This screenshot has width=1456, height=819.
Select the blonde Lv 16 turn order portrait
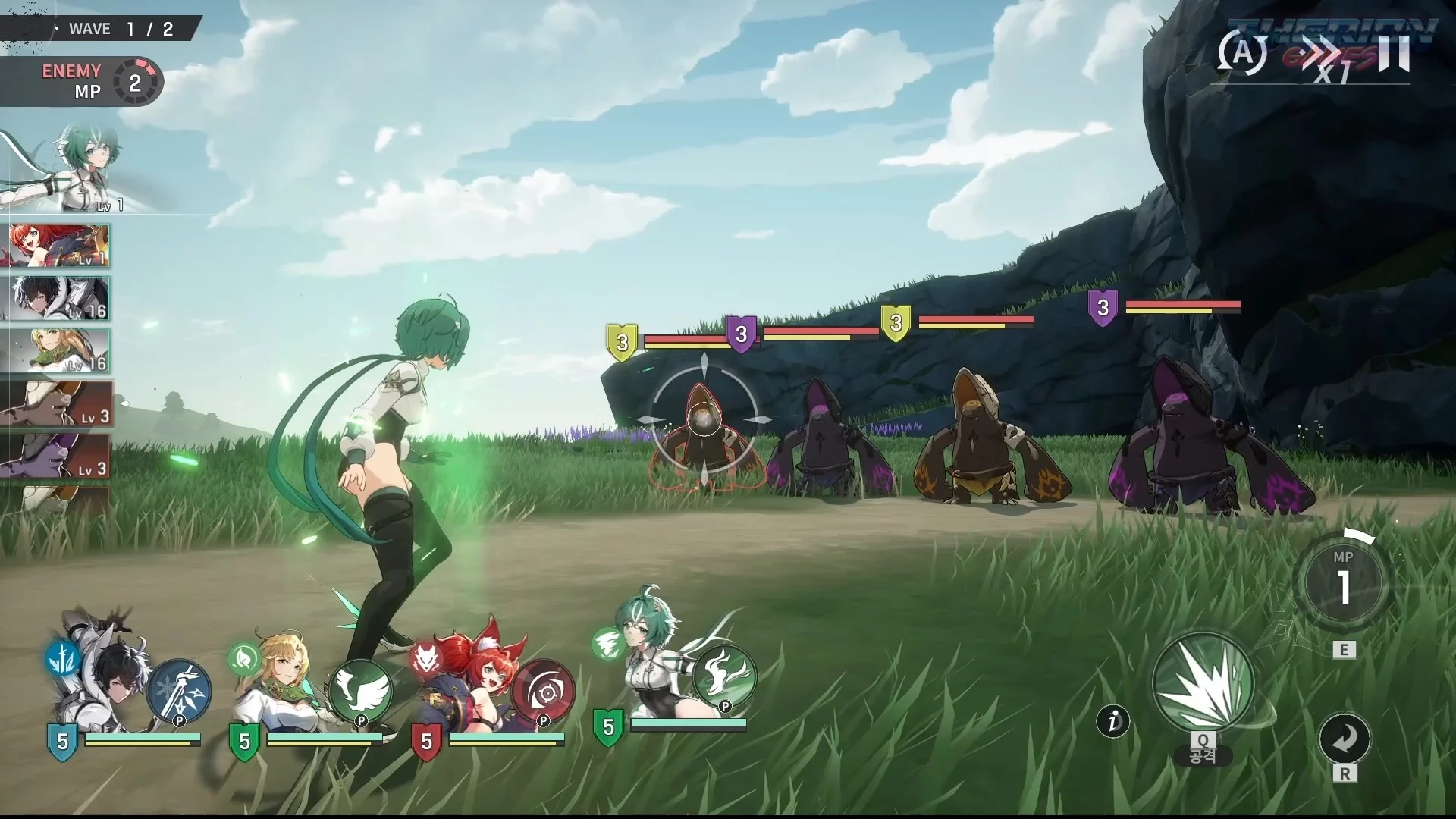(x=59, y=351)
